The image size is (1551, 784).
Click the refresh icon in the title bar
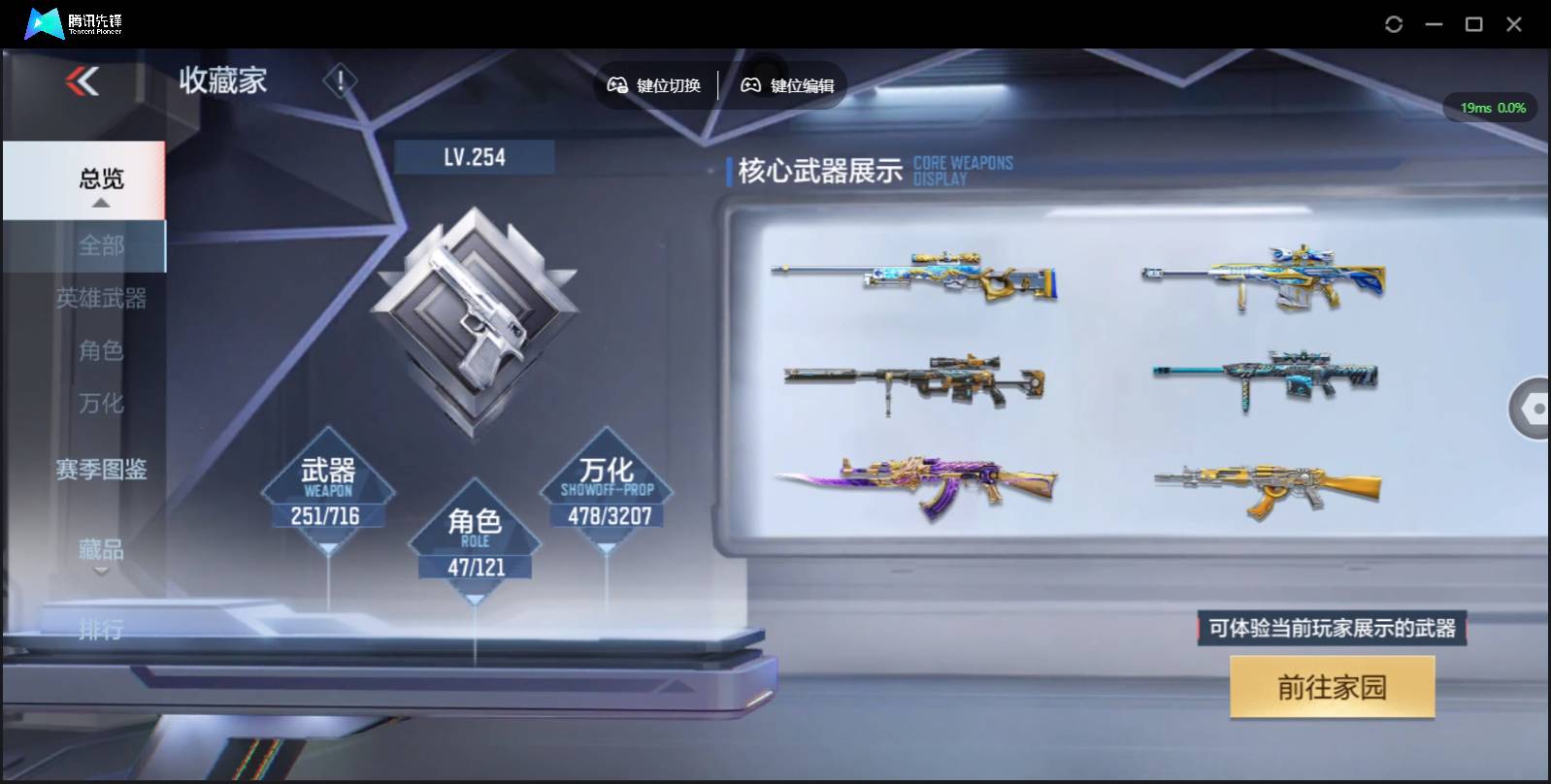1395,23
